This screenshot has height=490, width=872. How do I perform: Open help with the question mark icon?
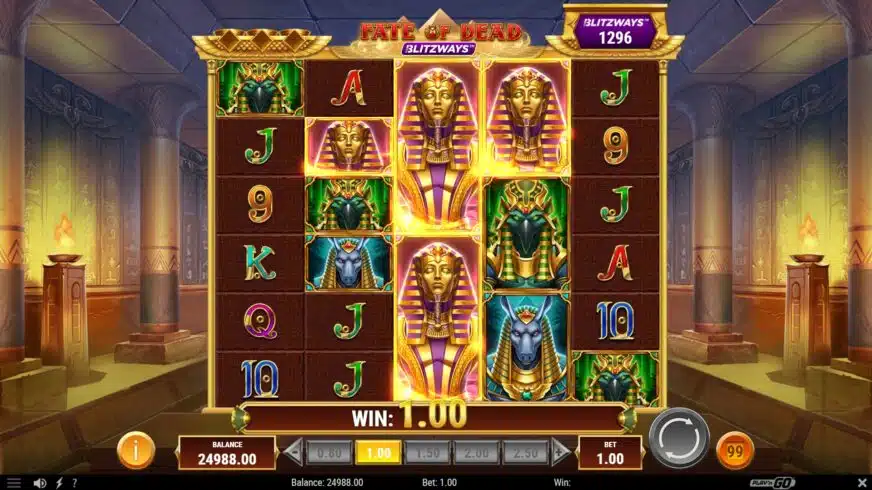74,483
